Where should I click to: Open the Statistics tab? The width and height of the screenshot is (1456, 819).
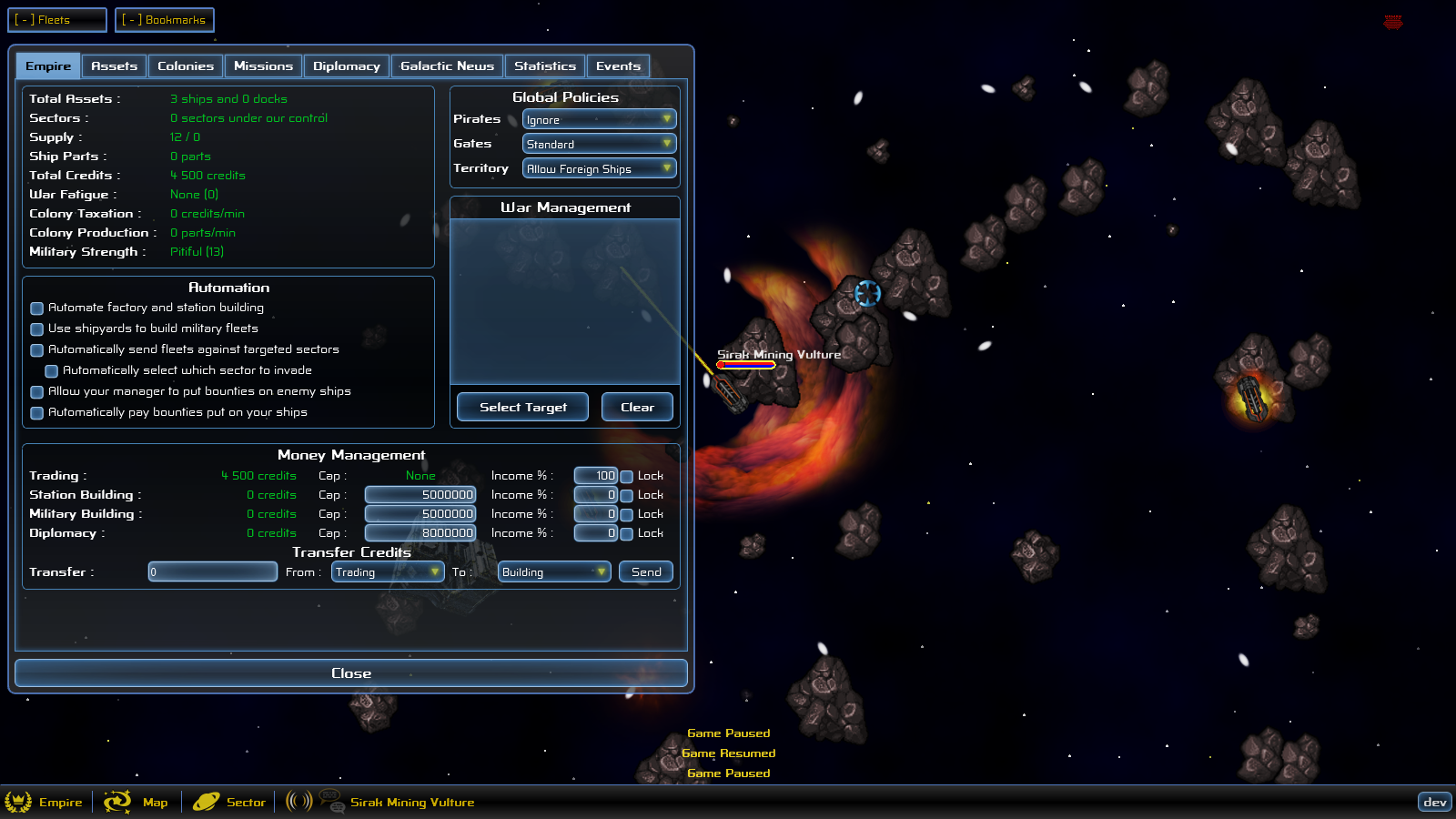click(x=544, y=66)
